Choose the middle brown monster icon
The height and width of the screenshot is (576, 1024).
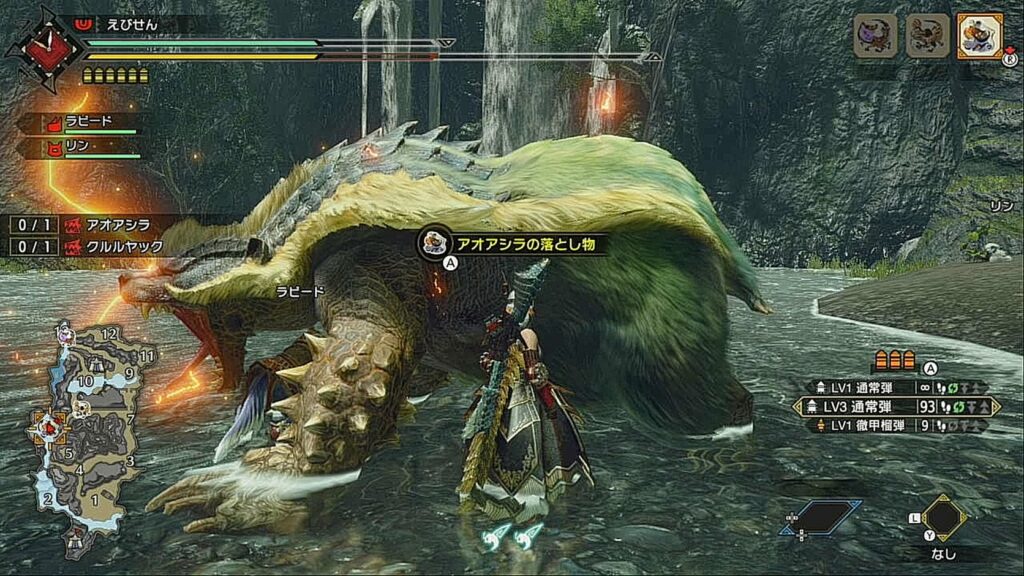[x=927, y=36]
